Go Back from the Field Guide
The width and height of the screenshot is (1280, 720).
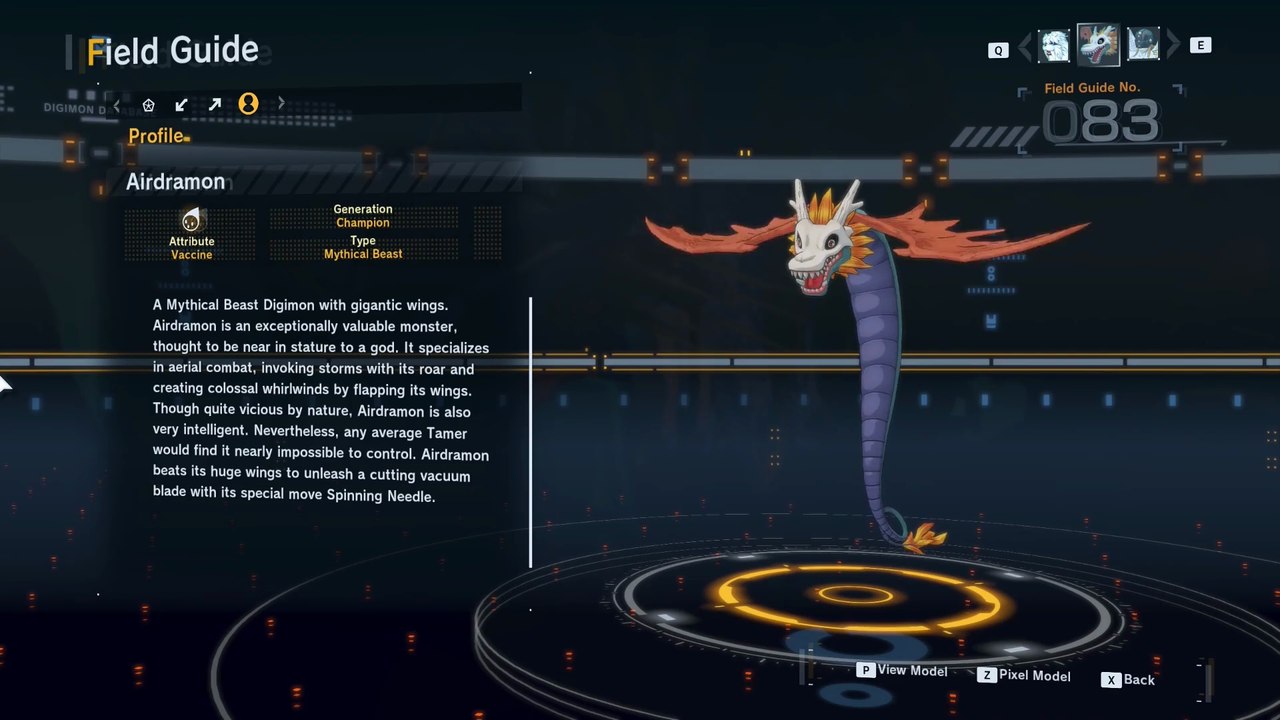pyautogui.click(x=1128, y=680)
